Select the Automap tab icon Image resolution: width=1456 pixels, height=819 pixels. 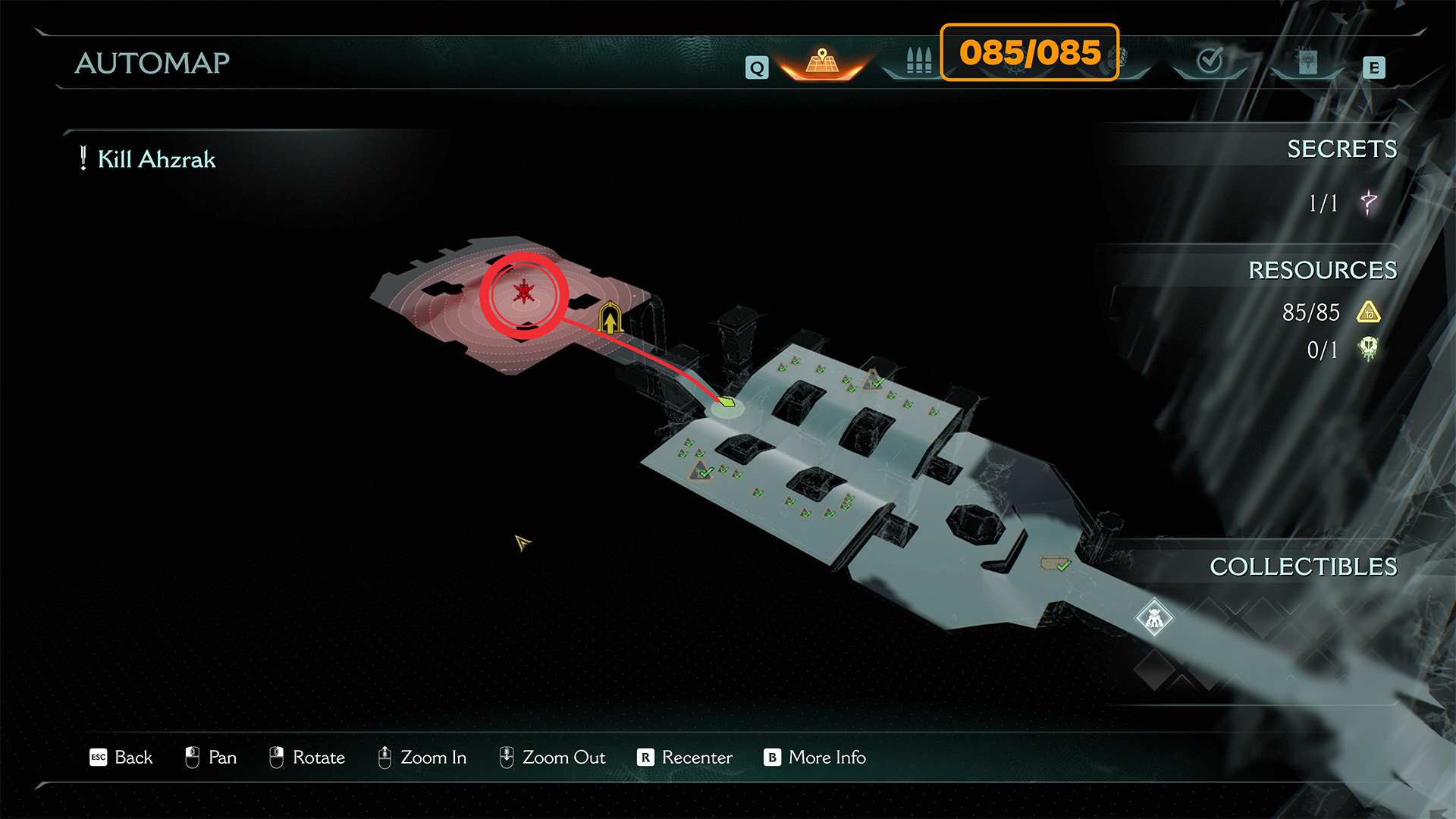pyautogui.click(x=822, y=62)
